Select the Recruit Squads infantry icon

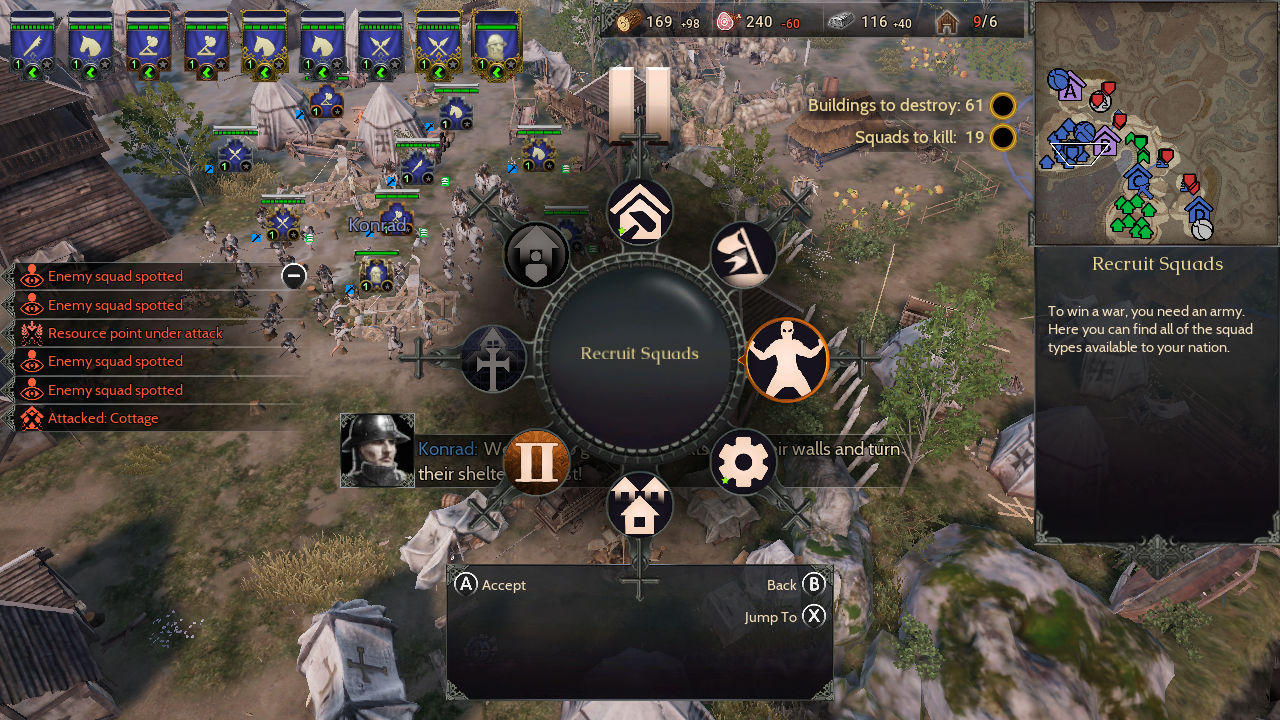pyautogui.click(x=787, y=360)
